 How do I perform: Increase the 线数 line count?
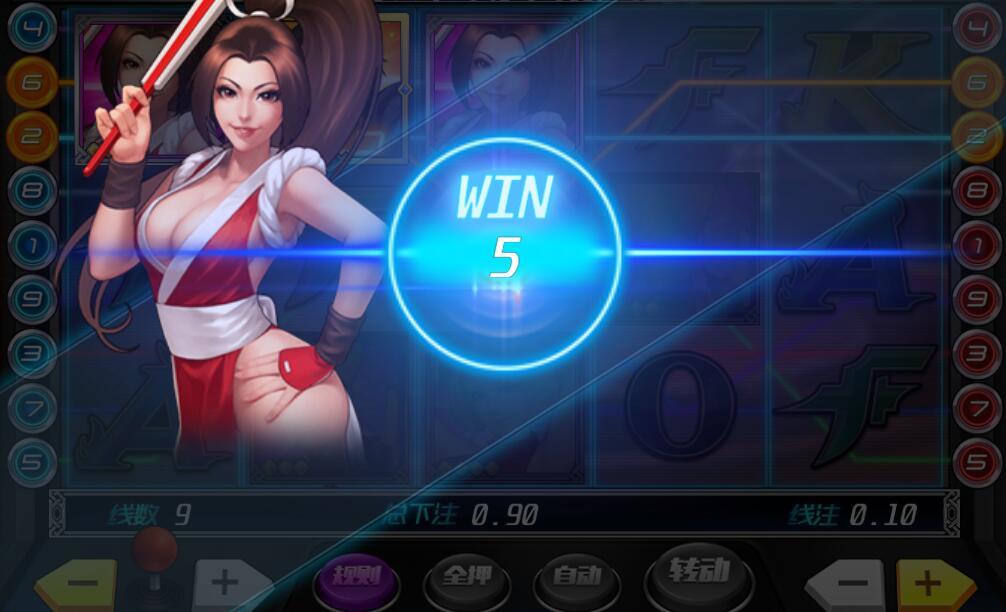pos(227,584)
